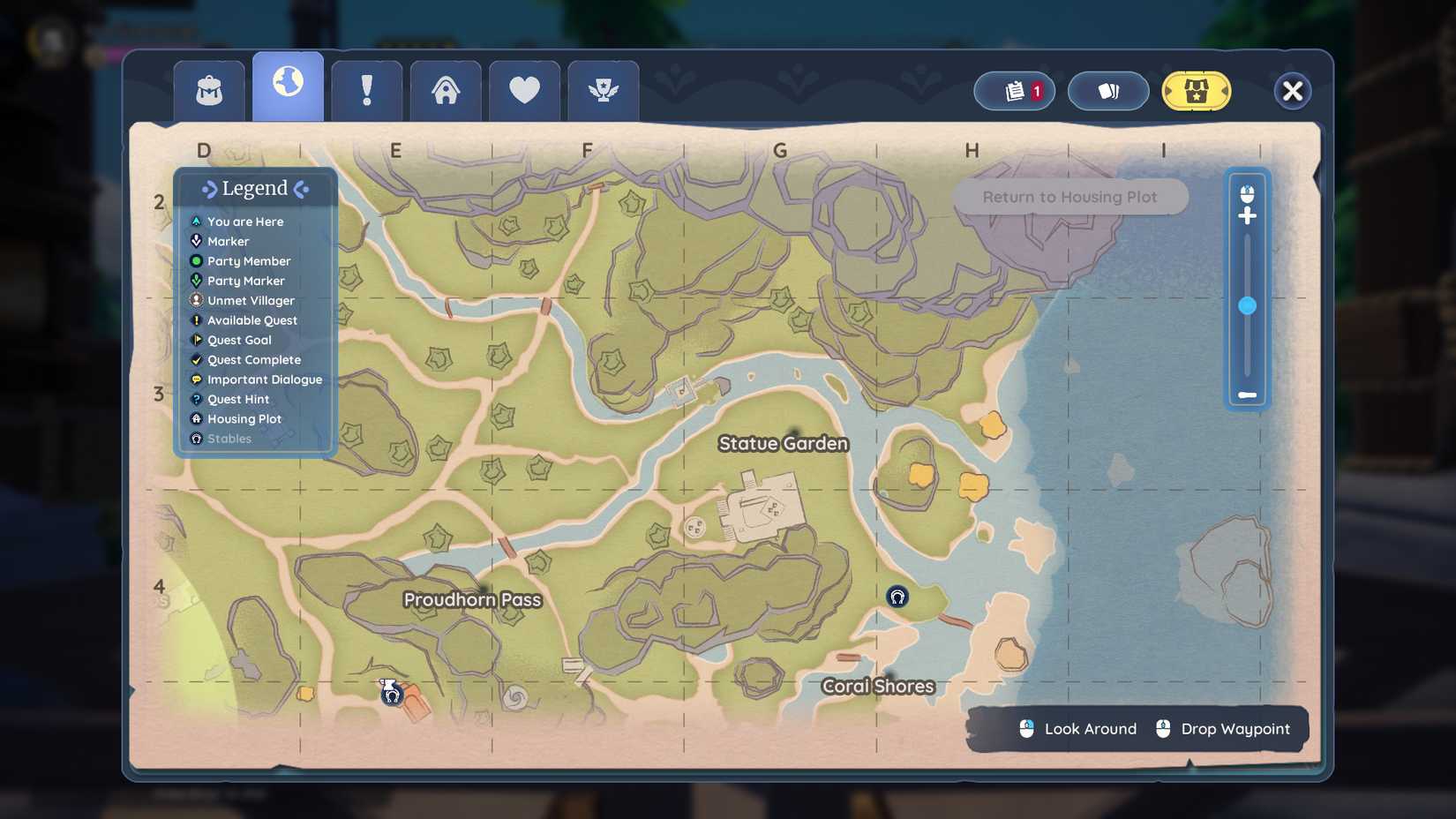Screen dimensions: 1456x819
Task: Open the card collection panel icon
Action: tap(1108, 91)
